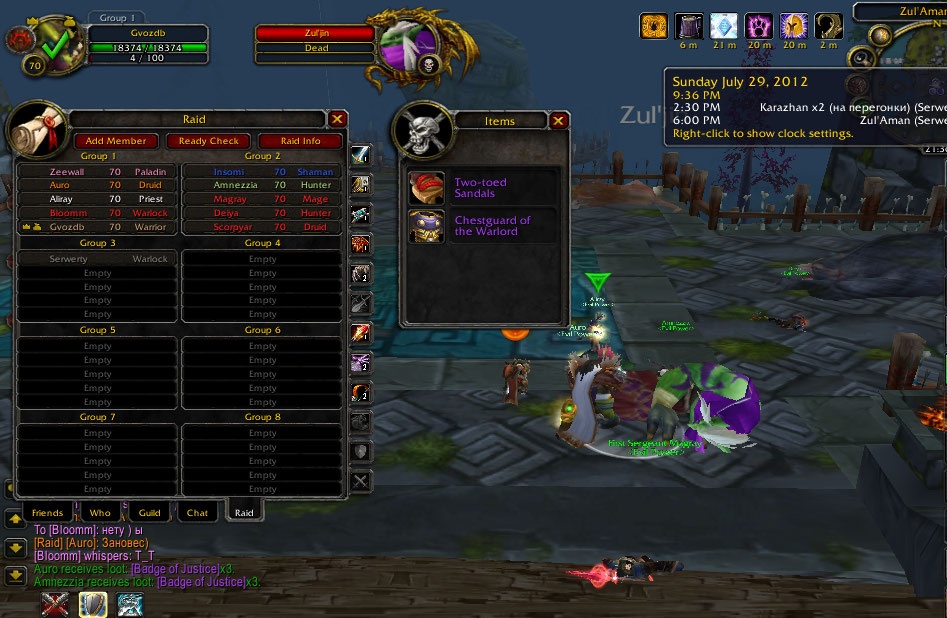Open the Chat tab
The width and height of the screenshot is (947, 618).
point(197,512)
